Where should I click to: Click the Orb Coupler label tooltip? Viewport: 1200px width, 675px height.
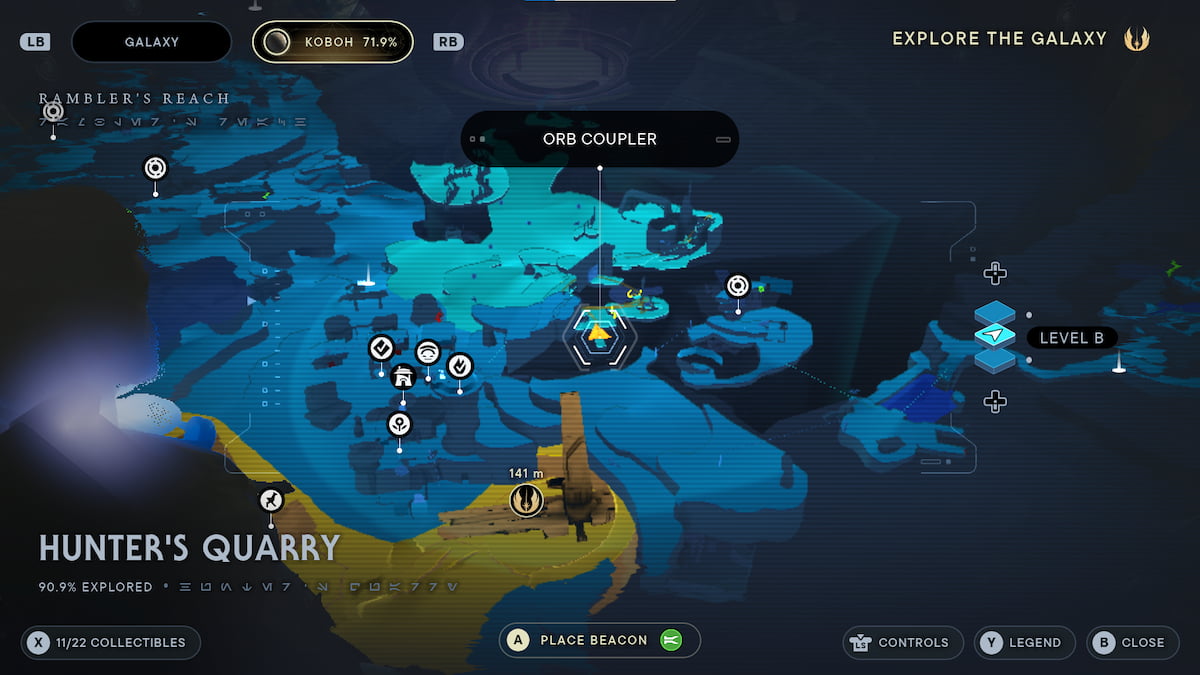(x=599, y=139)
